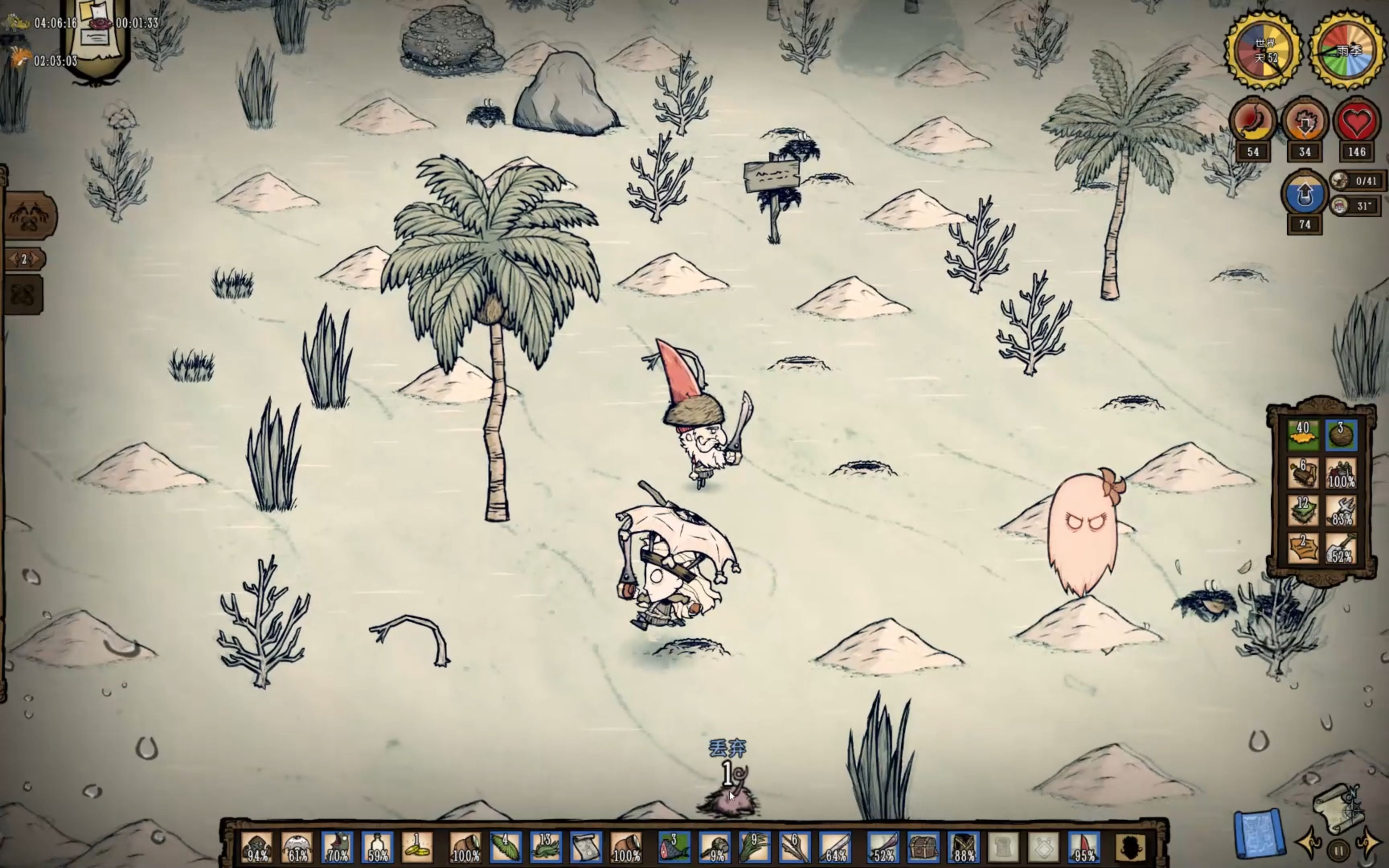Viewport: 1389px width, 868px height.
Task: Pick the stack of 6 logs
Action: 1303,474
